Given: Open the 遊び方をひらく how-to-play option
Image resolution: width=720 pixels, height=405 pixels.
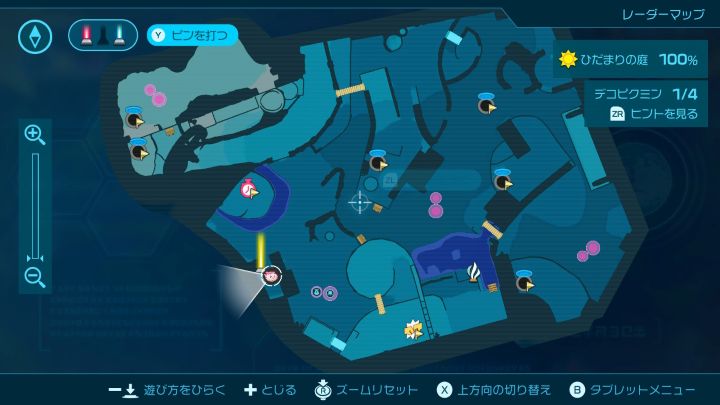Looking at the screenshot, I should pyautogui.click(x=167, y=389).
